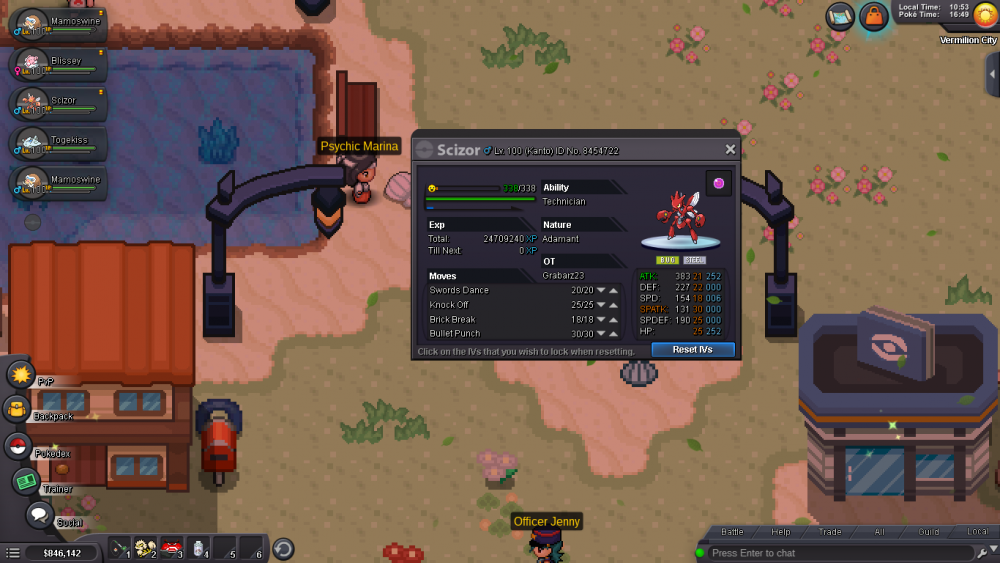Choose Togekiss from the party panel
Screen dimensions: 1000x563
(58, 143)
